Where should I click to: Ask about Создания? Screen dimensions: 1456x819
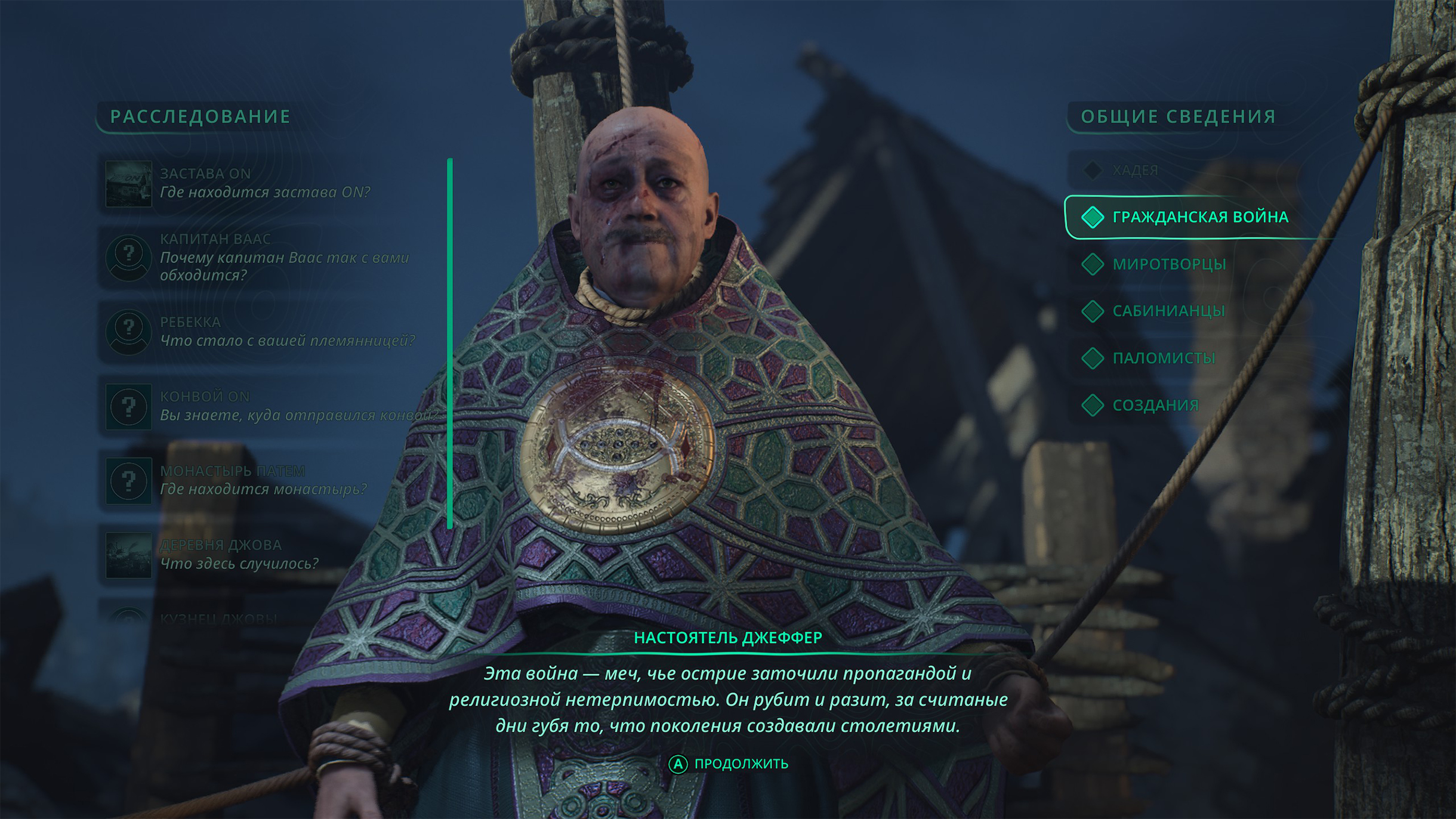pyautogui.click(x=1155, y=405)
